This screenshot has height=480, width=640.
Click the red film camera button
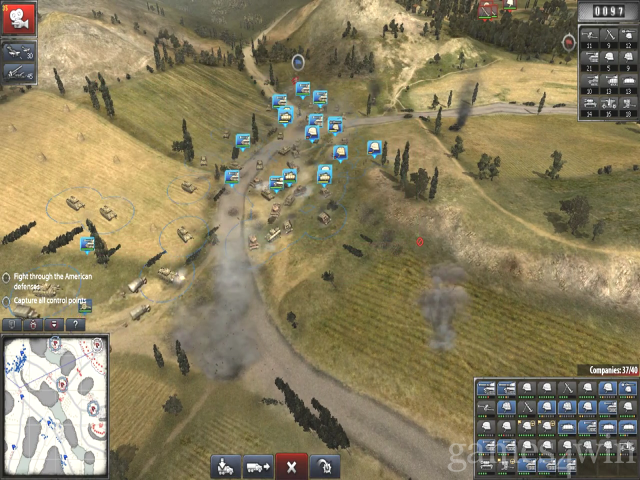pyautogui.click(x=19, y=15)
